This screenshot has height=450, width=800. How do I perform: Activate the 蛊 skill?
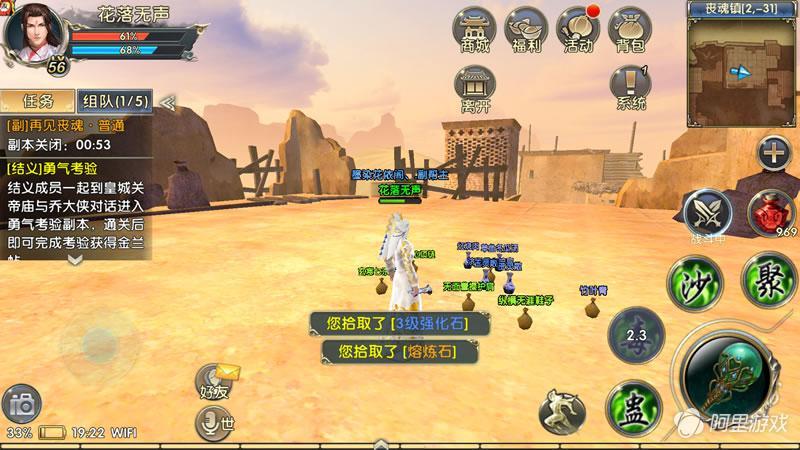tap(633, 407)
